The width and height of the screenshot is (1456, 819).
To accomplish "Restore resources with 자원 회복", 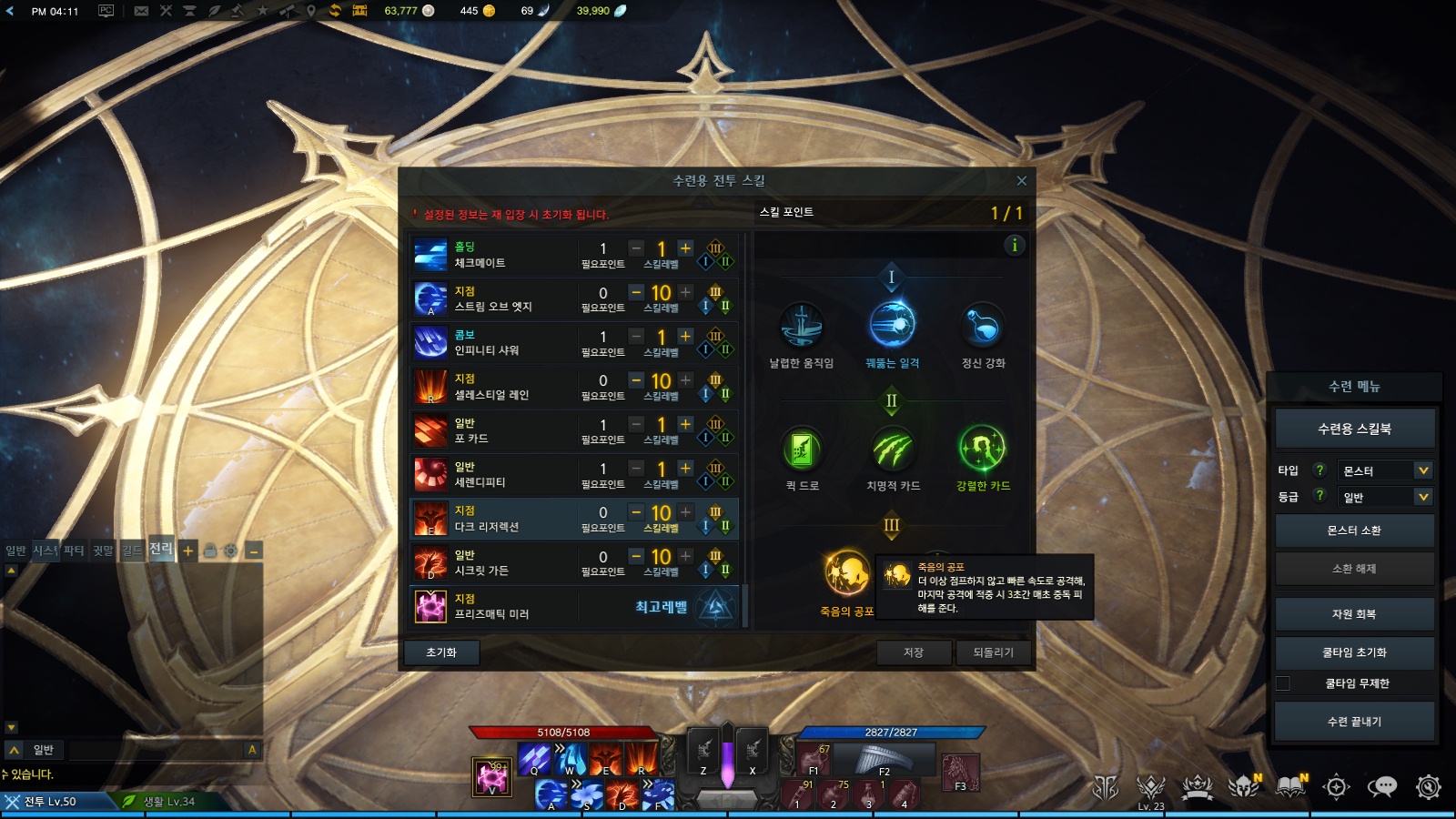I will [1354, 614].
